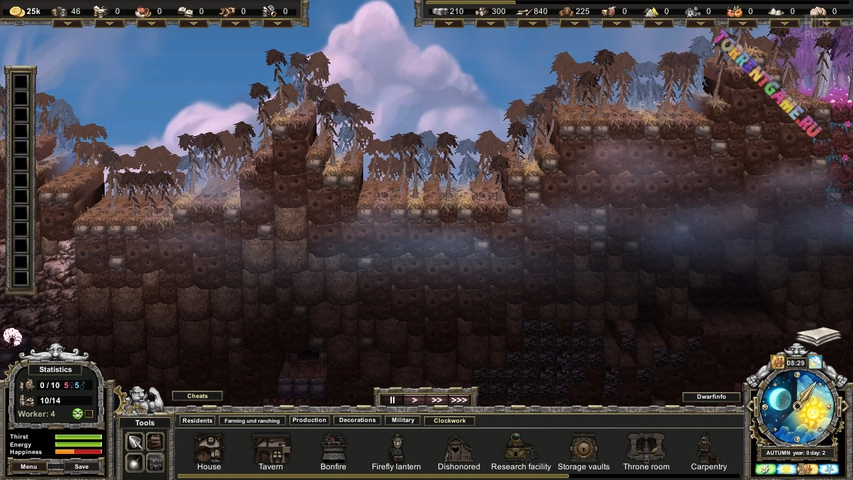
Task: Pause the game simulation
Action: (x=393, y=400)
